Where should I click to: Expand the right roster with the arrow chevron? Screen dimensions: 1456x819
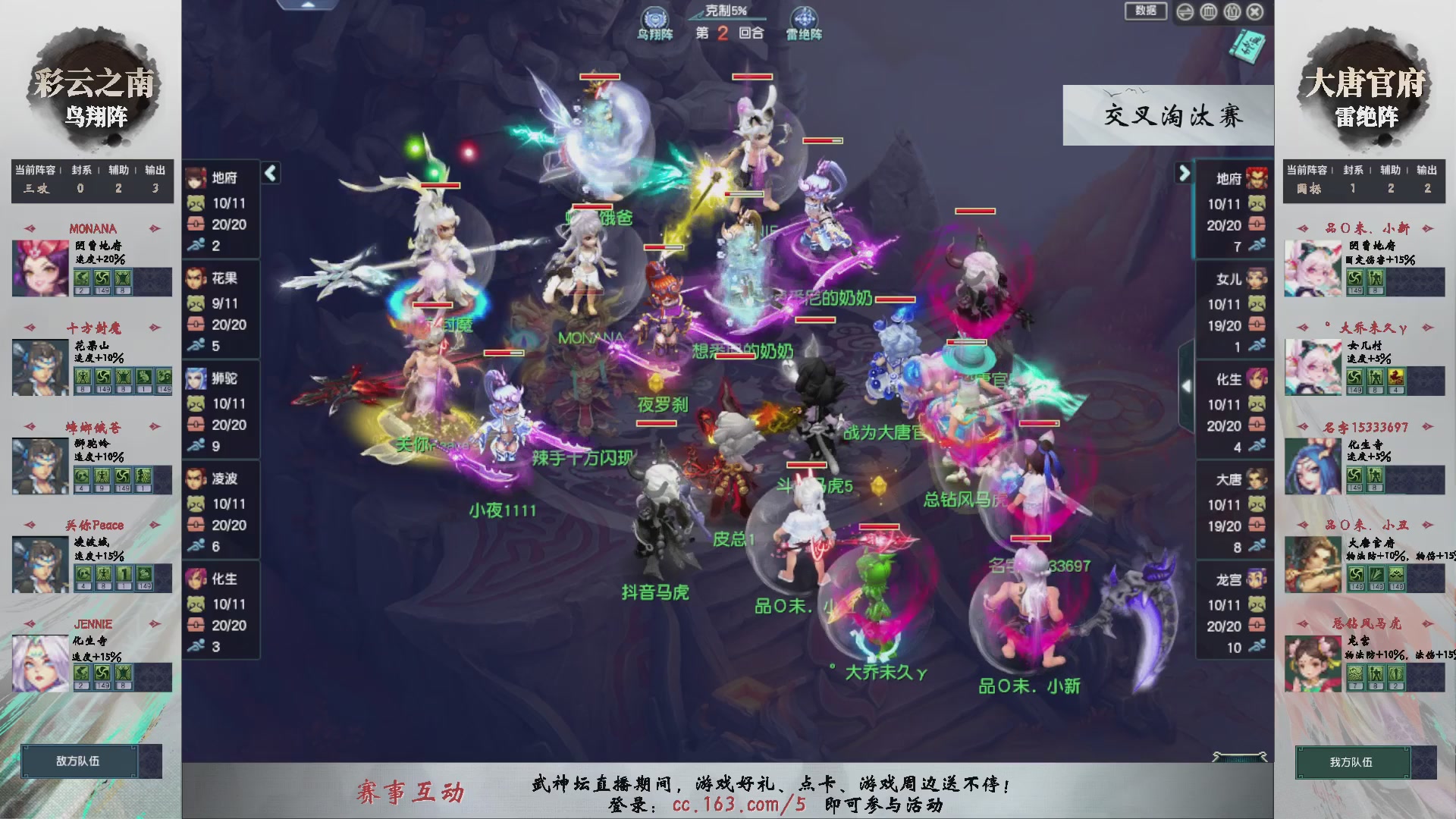pos(1183,173)
